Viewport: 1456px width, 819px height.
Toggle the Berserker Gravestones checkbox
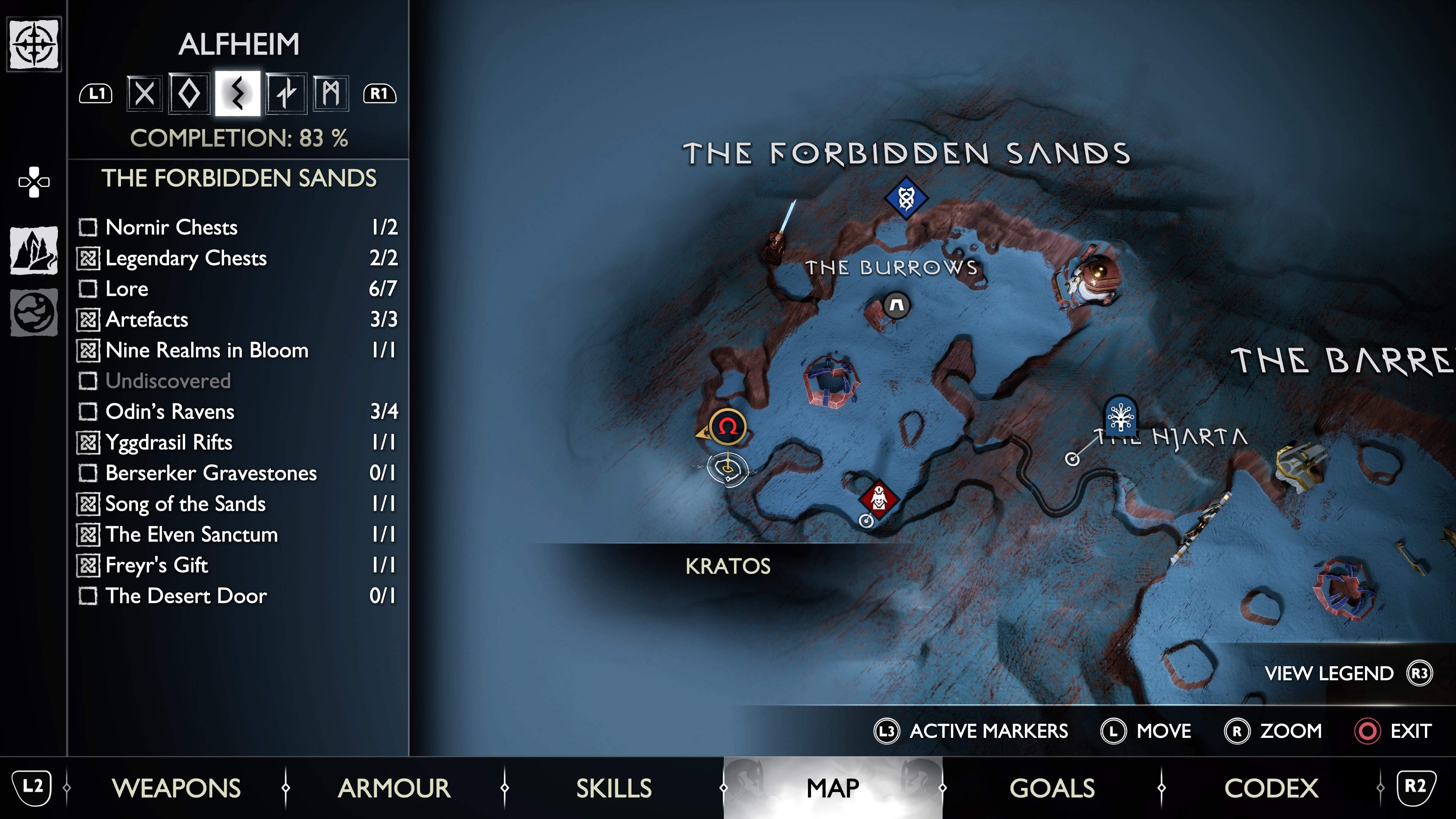click(88, 474)
